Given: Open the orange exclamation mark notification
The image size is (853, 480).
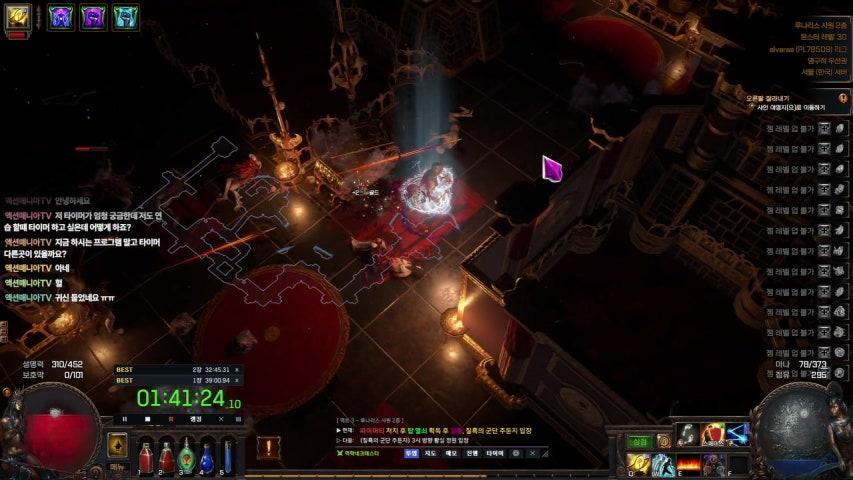Looking at the screenshot, I should [x=268, y=447].
